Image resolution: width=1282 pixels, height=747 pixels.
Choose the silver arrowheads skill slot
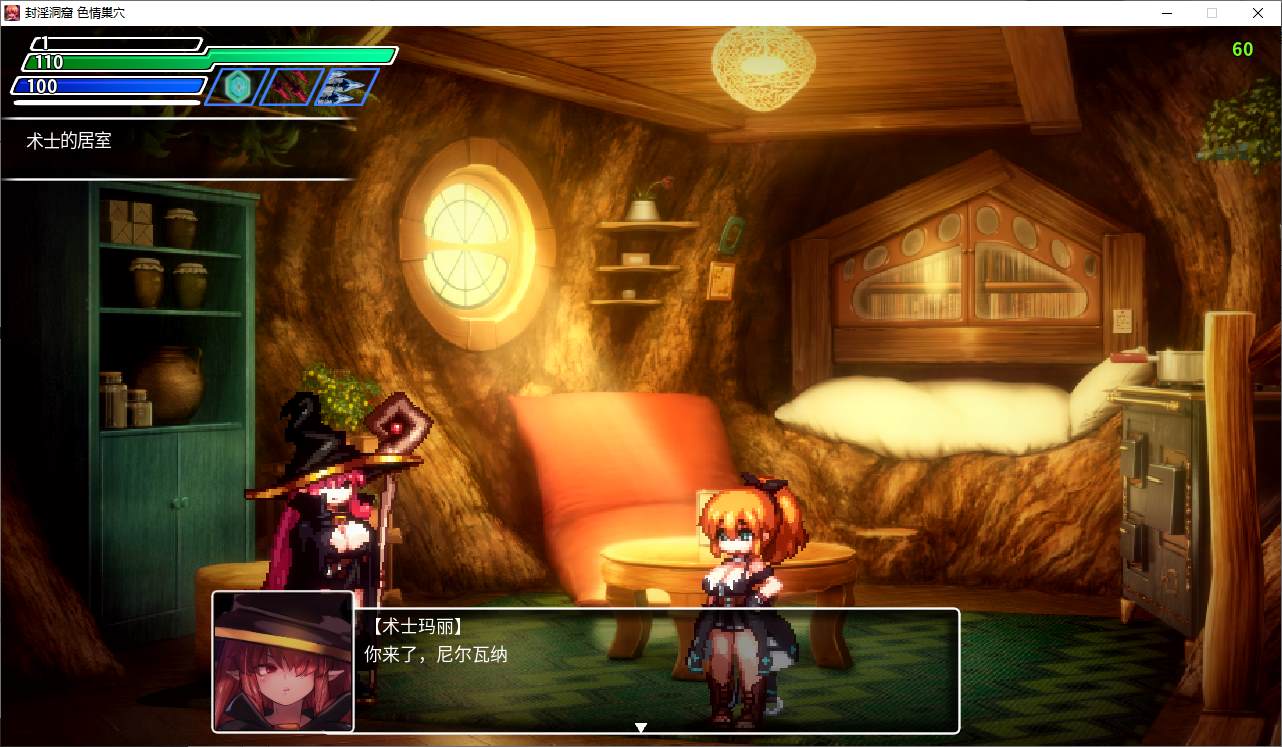coord(346,87)
